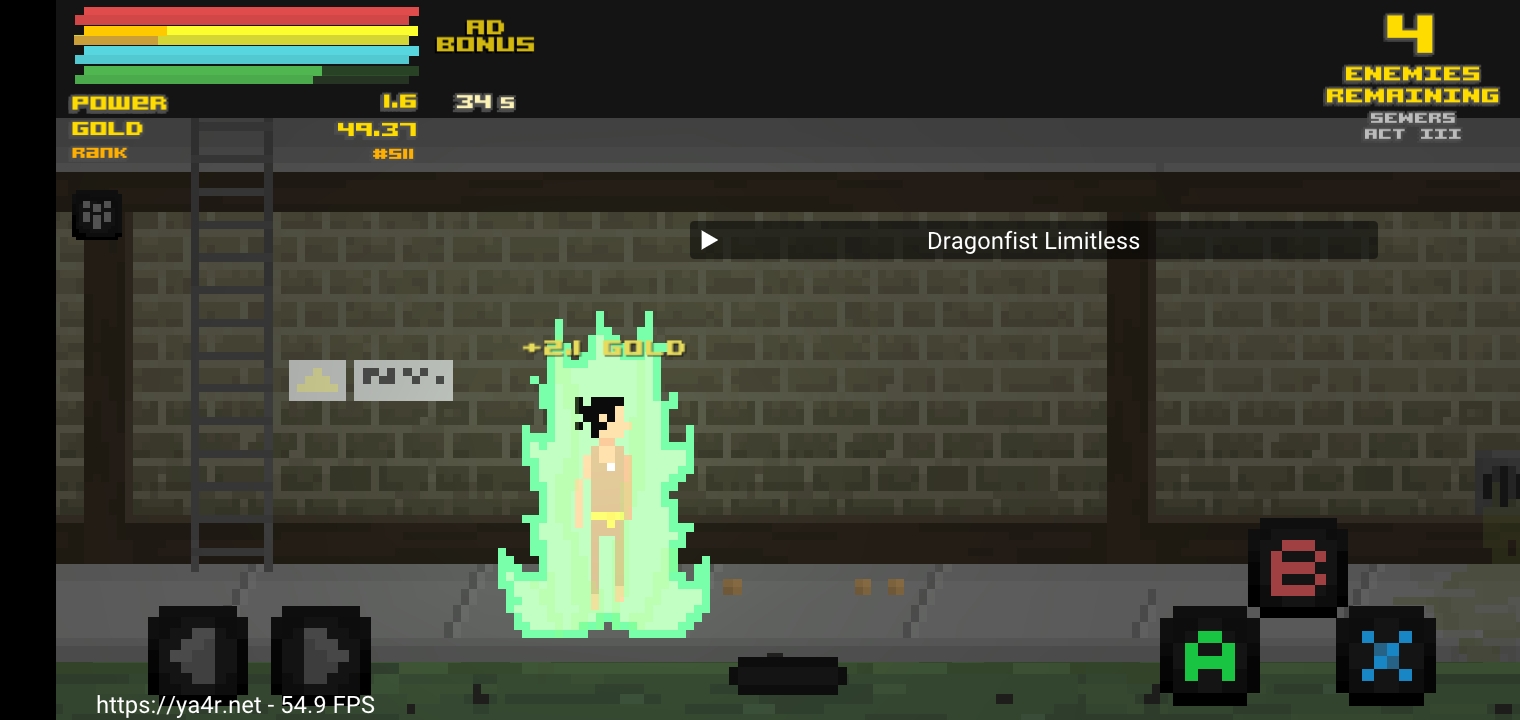
Task: Click the gold pile pickup icon
Action: 317,380
